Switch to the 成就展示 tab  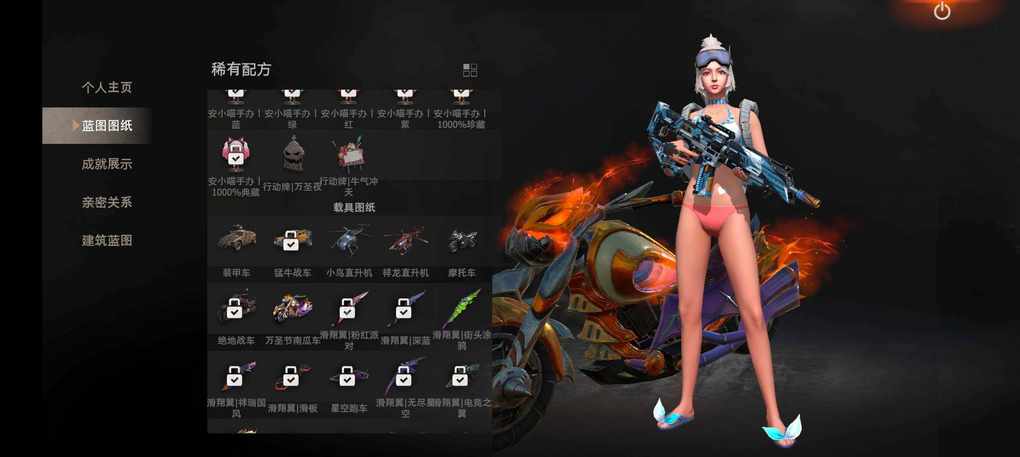[x=106, y=164]
